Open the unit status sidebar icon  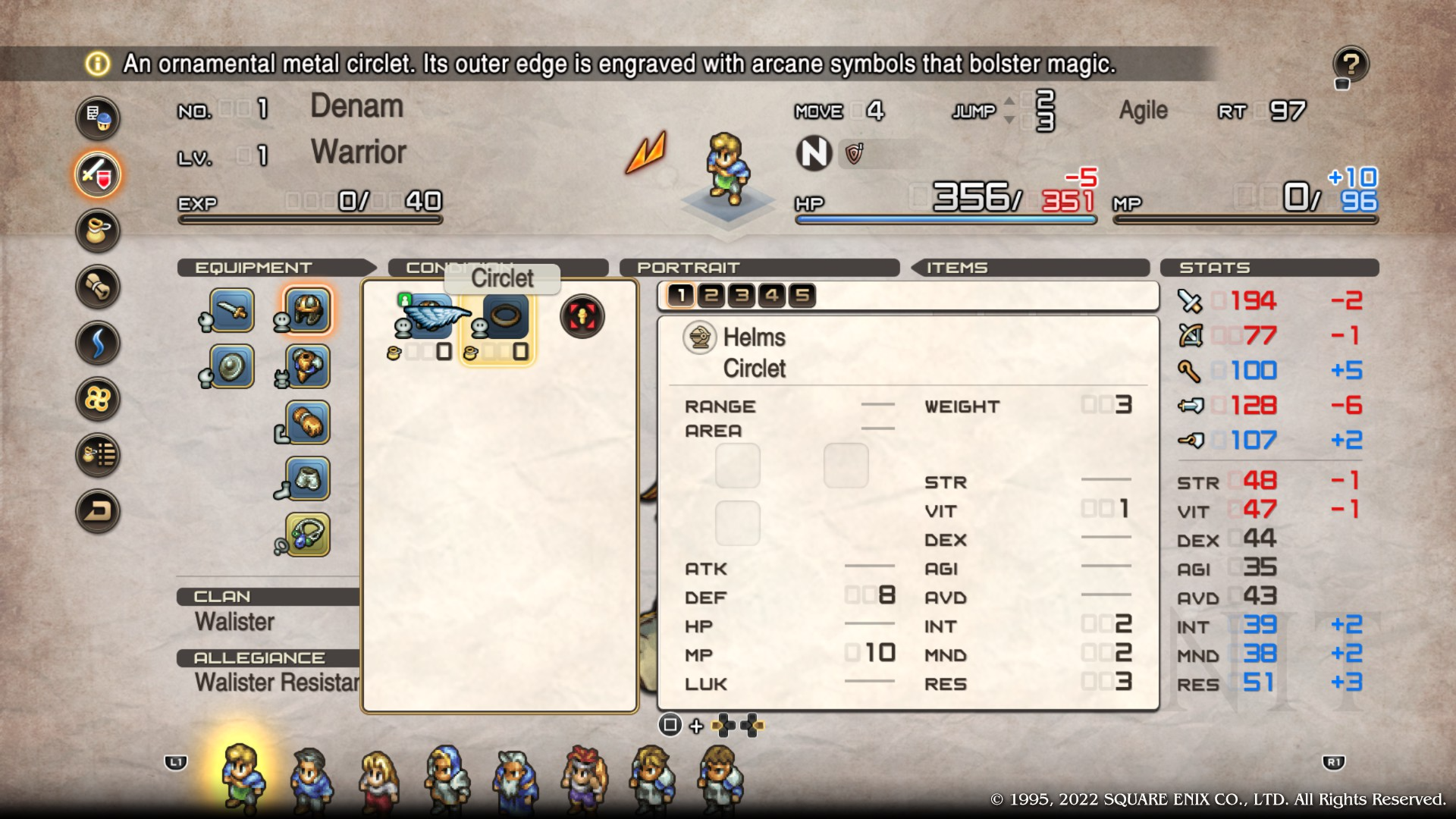[98, 118]
